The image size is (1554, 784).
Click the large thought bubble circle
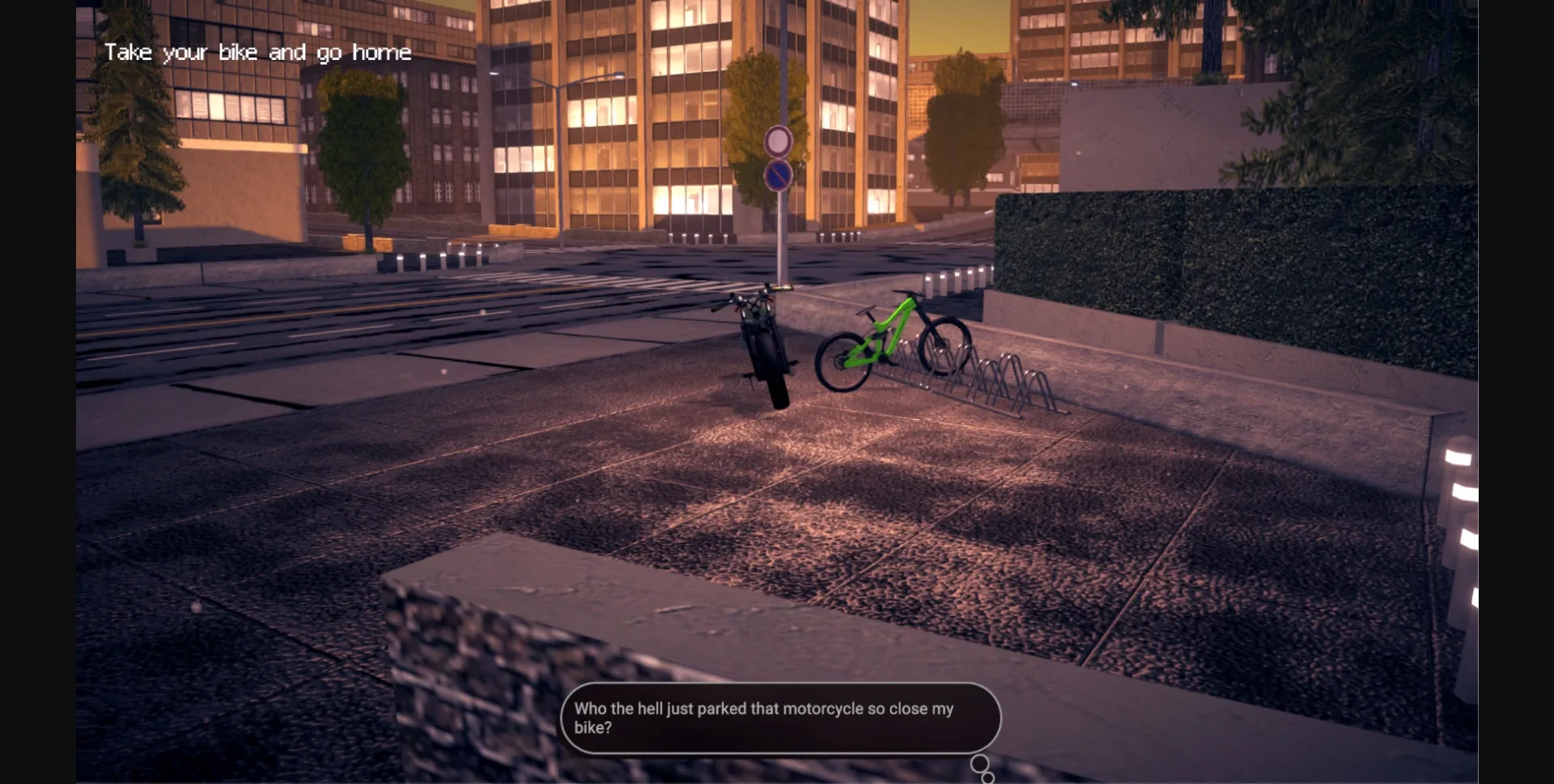[980, 761]
